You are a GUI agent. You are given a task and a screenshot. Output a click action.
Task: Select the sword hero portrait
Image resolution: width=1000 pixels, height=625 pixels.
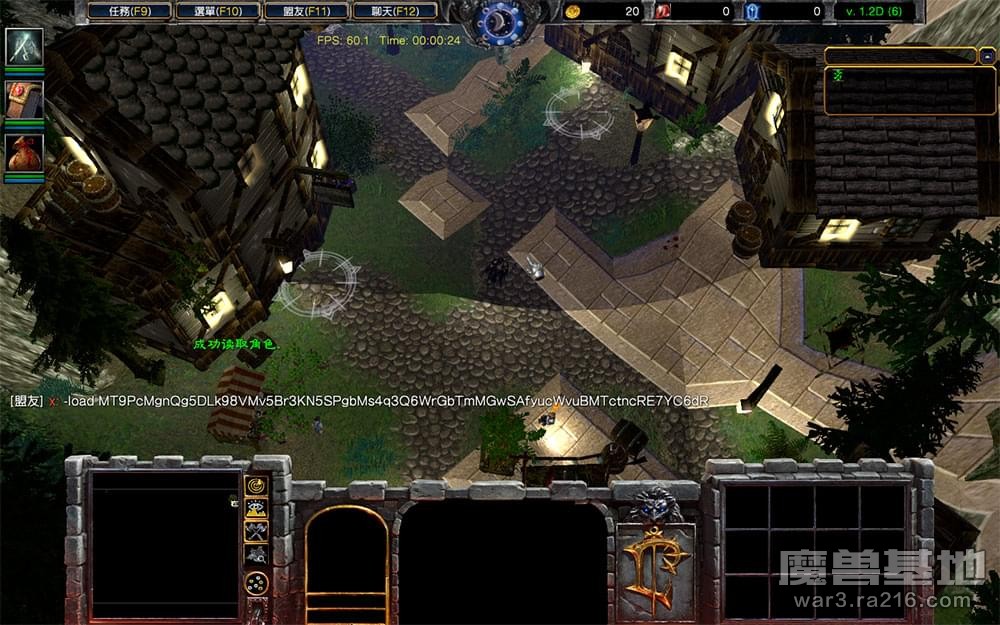[x=24, y=47]
